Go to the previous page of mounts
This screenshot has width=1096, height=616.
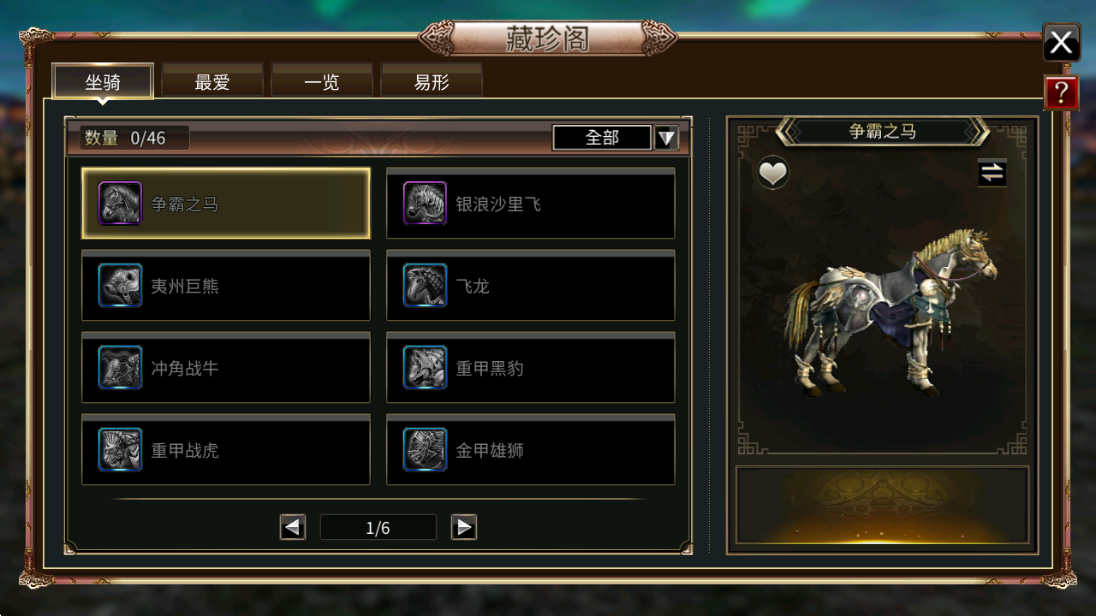[x=293, y=527]
